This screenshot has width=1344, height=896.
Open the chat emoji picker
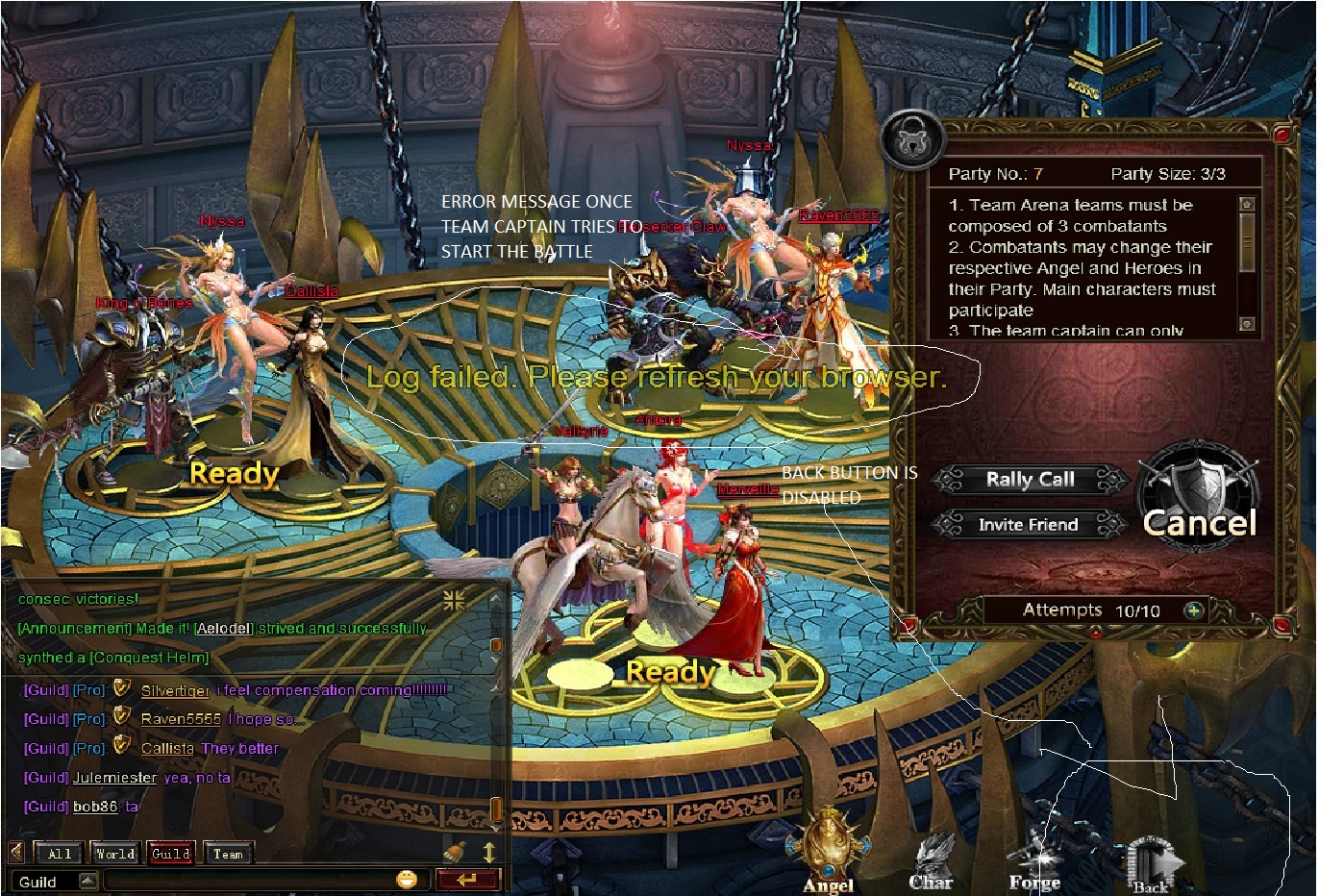(407, 879)
